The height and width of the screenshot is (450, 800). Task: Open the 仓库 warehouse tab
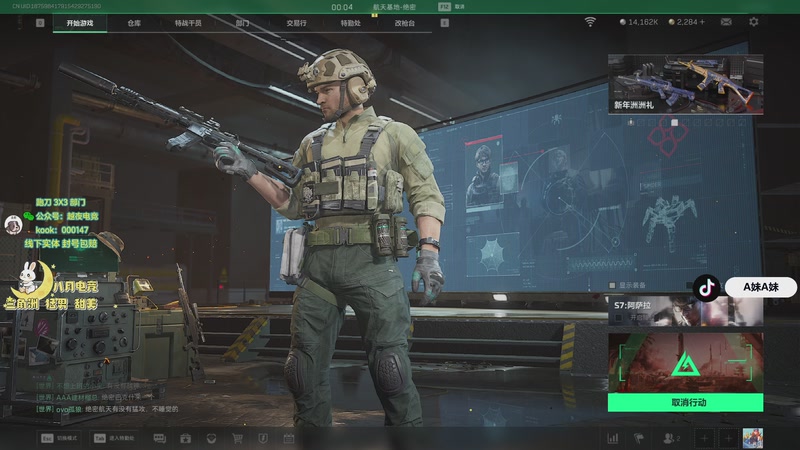point(134,22)
